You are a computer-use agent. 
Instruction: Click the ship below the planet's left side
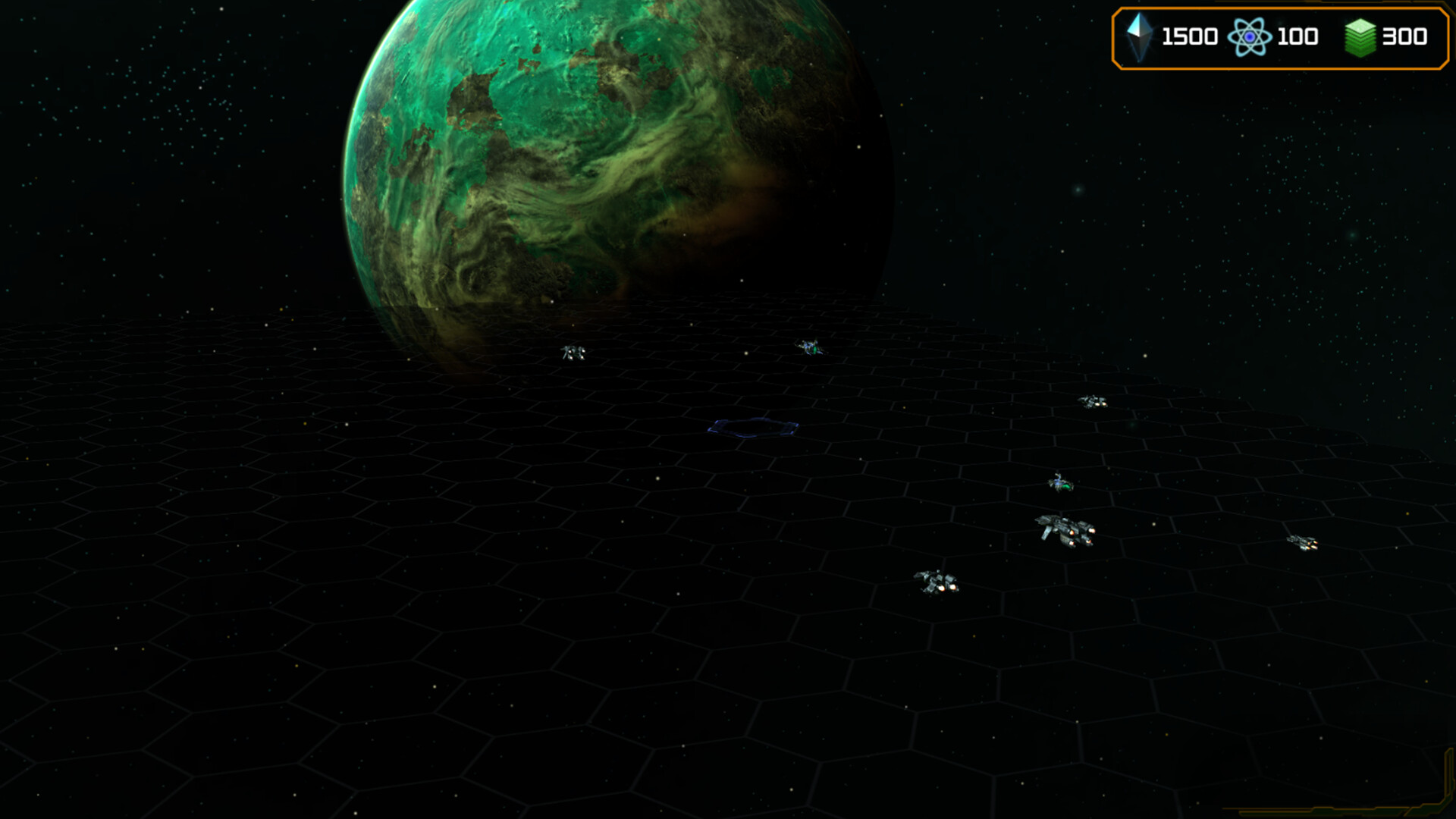[x=575, y=351]
